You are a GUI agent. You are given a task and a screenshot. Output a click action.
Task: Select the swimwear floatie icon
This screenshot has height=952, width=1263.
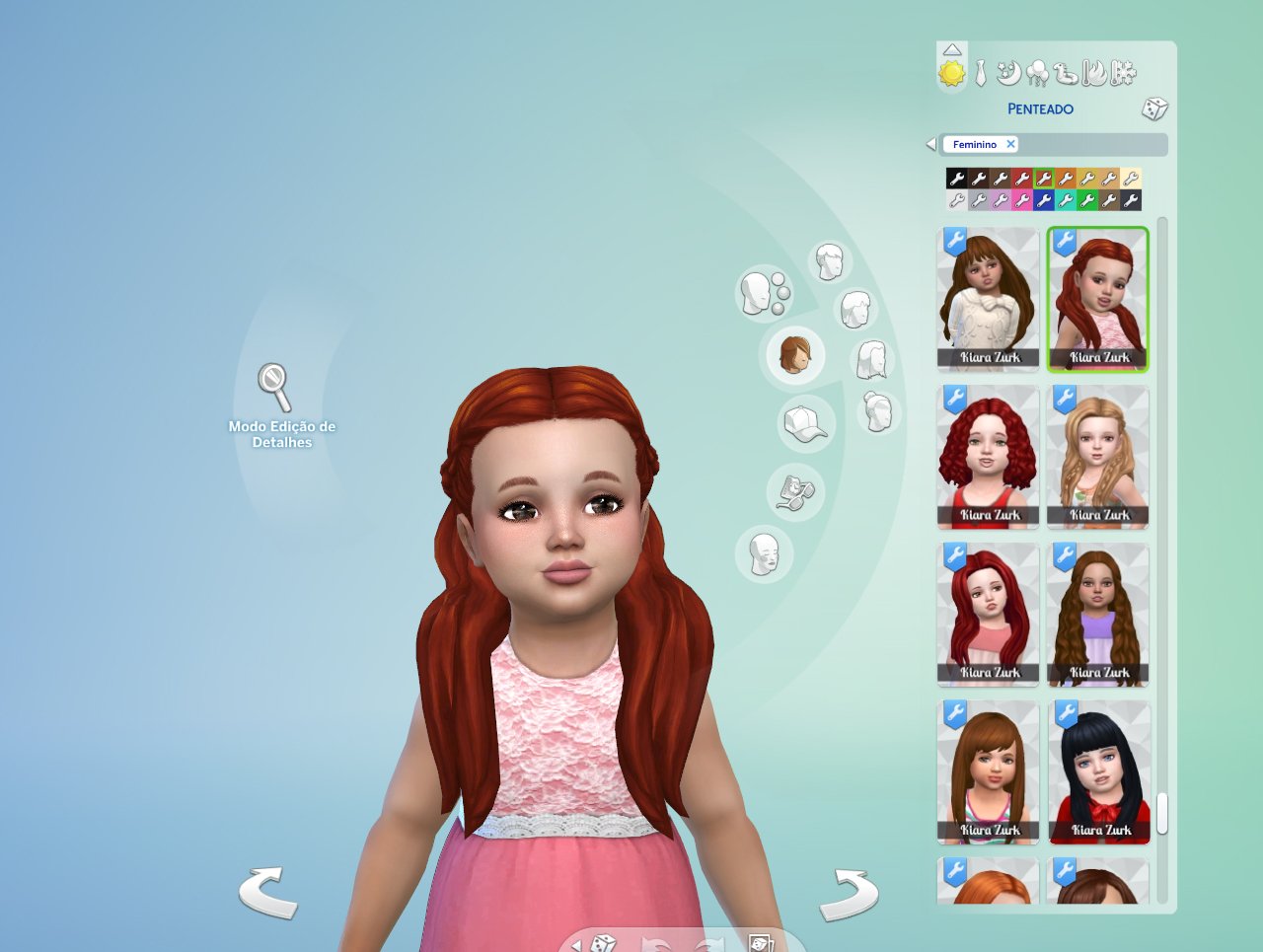click(x=1066, y=71)
